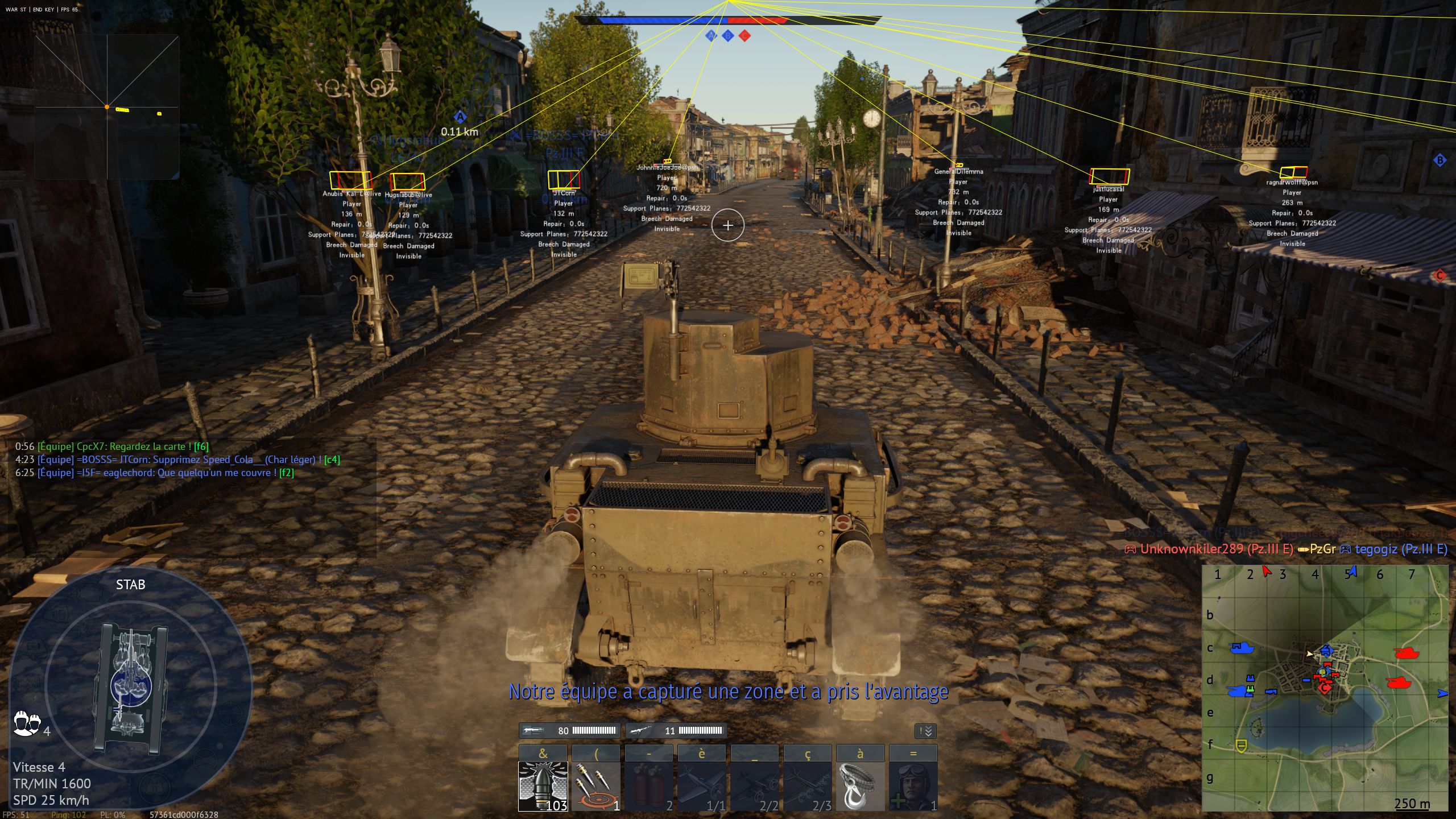Choose the twin-engine aircraft slot

coord(754,786)
